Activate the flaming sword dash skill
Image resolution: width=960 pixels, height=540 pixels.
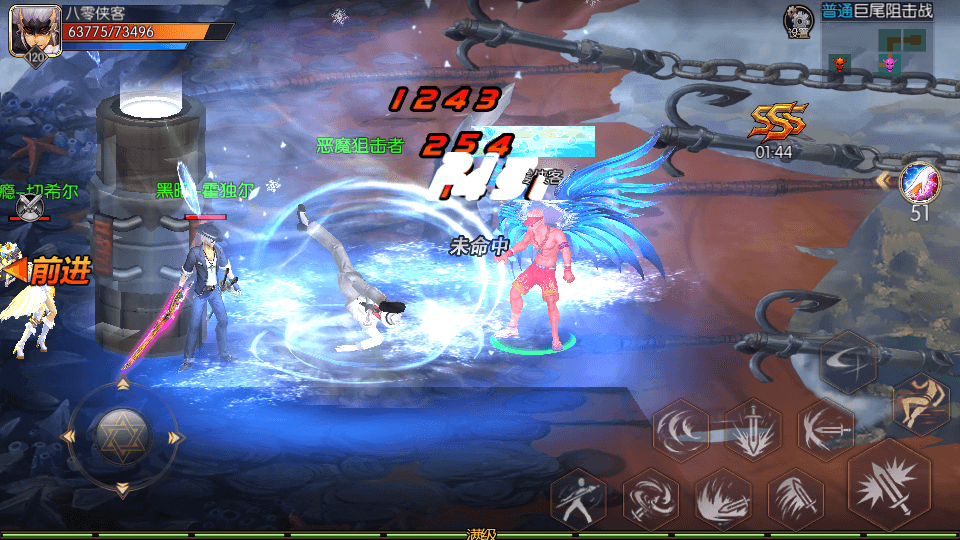click(x=723, y=497)
